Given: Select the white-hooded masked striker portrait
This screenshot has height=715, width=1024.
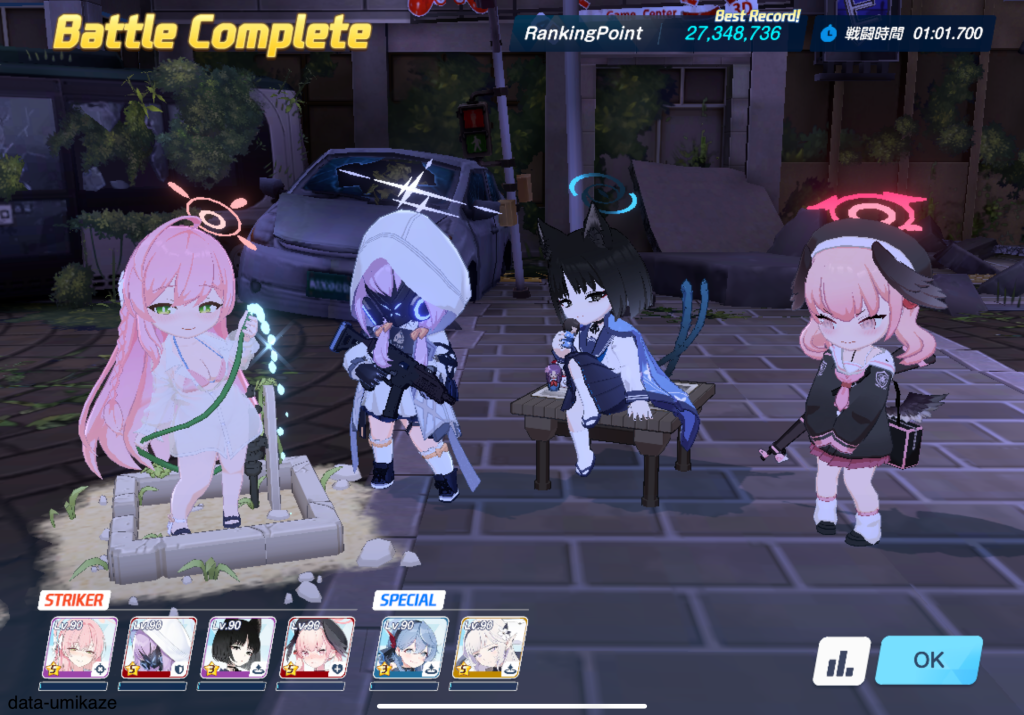Looking at the screenshot, I should coord(160,648).
